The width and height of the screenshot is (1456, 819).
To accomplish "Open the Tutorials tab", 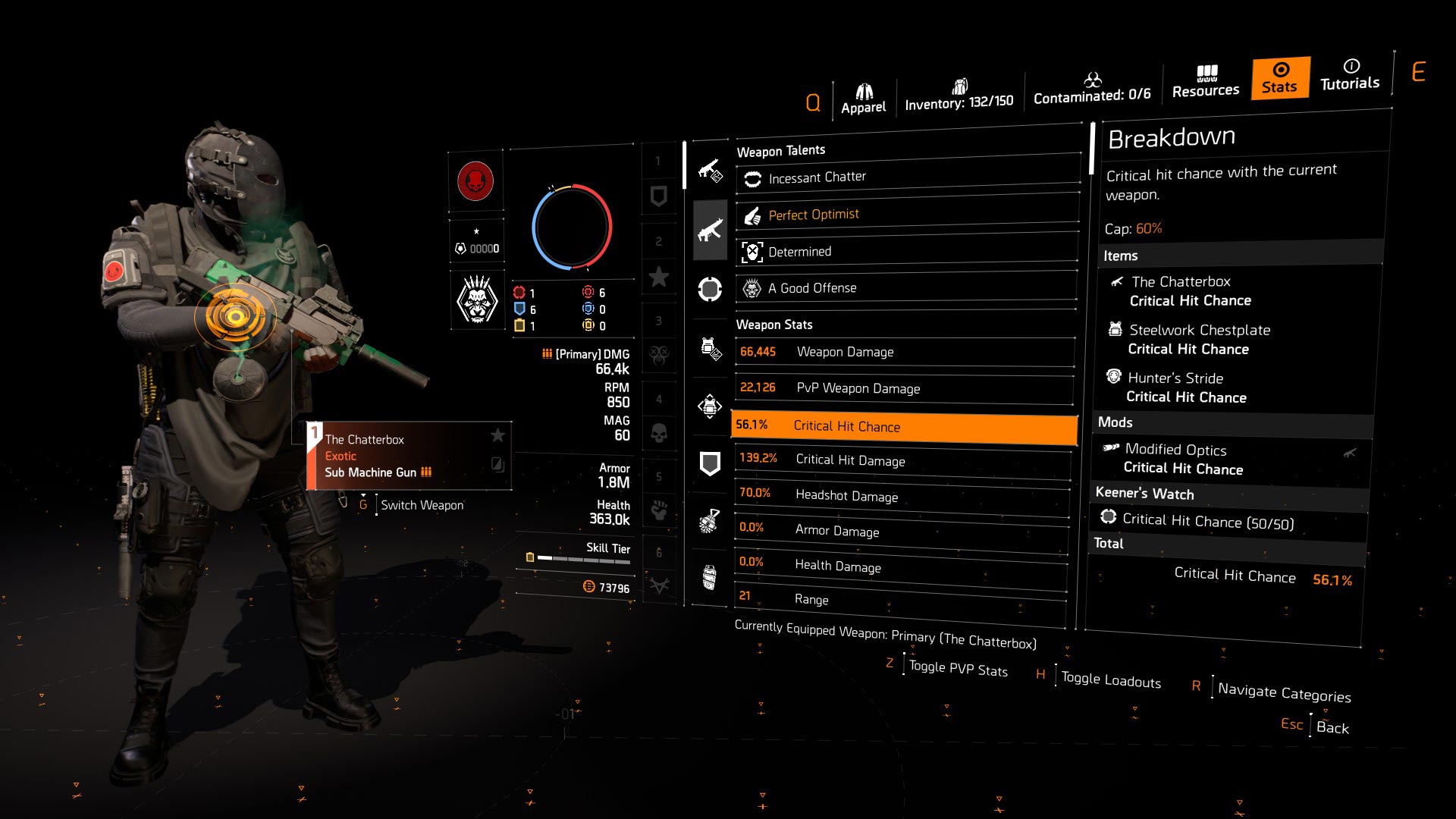I will coord(1349,77).
